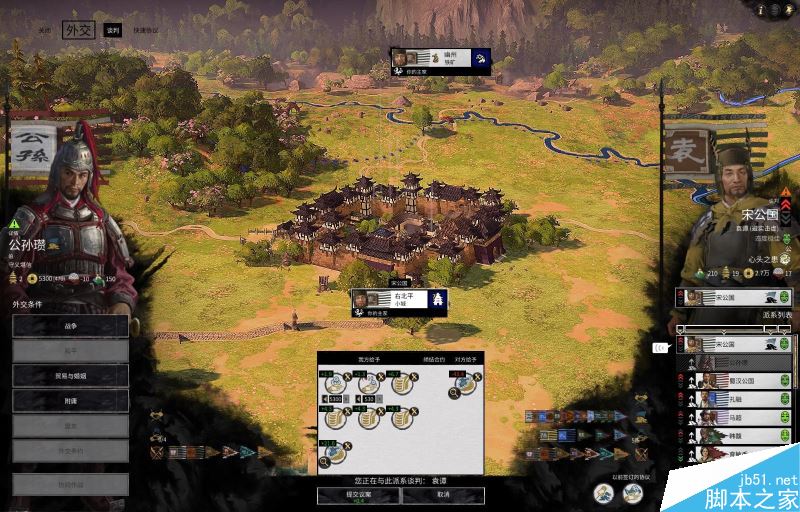Submit the proposal with 提交议案
The height and width of the screenshot is (512, 800).
(x=358, y=496)
